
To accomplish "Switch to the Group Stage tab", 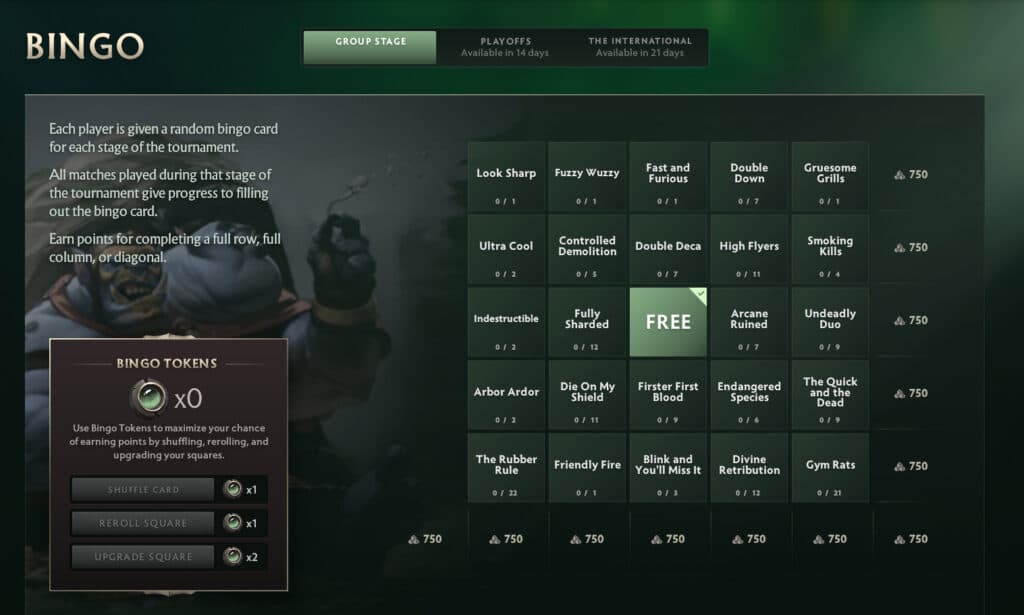I will (x=370, y=47).
